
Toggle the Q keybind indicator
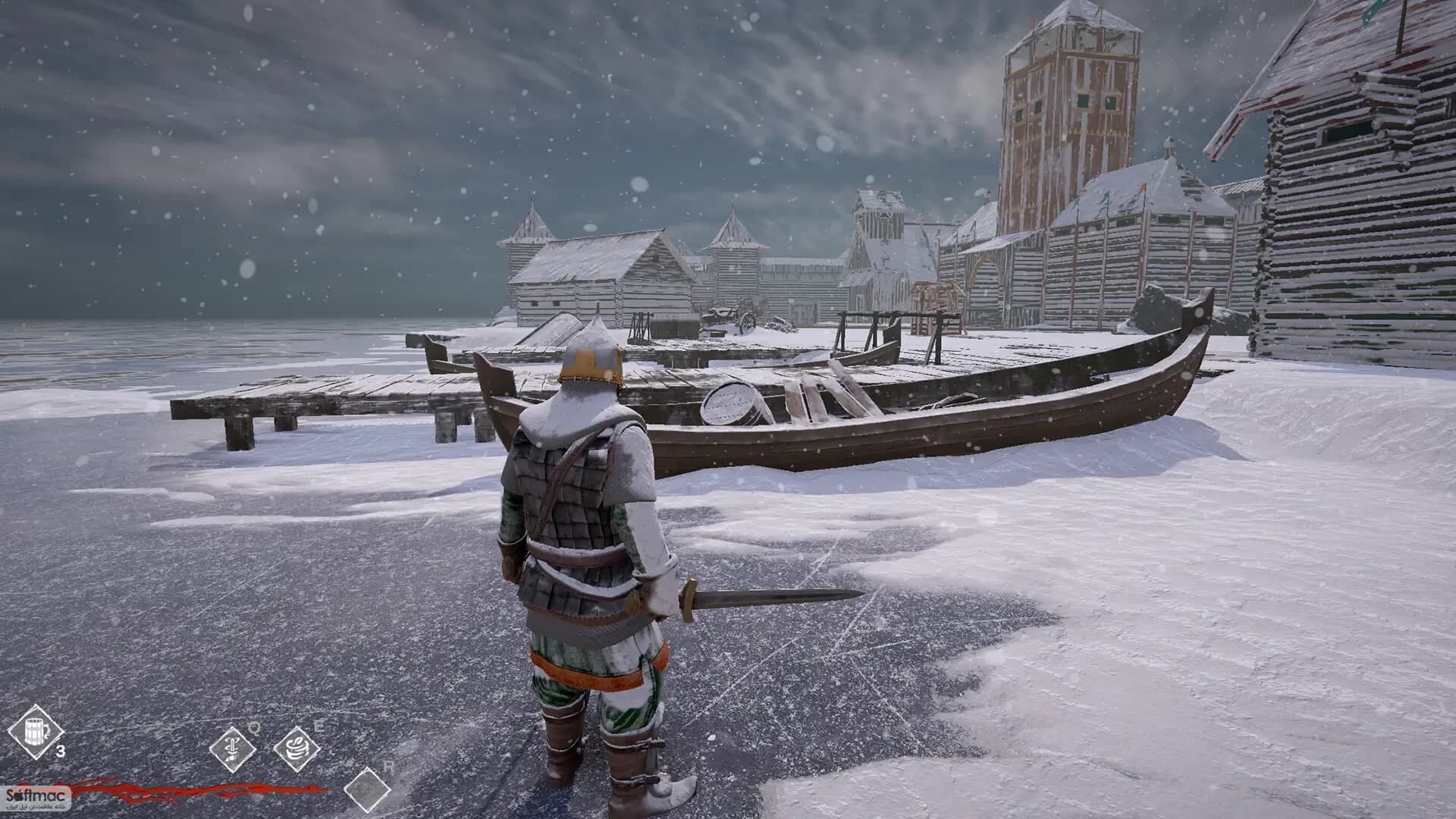click(255, 729)
